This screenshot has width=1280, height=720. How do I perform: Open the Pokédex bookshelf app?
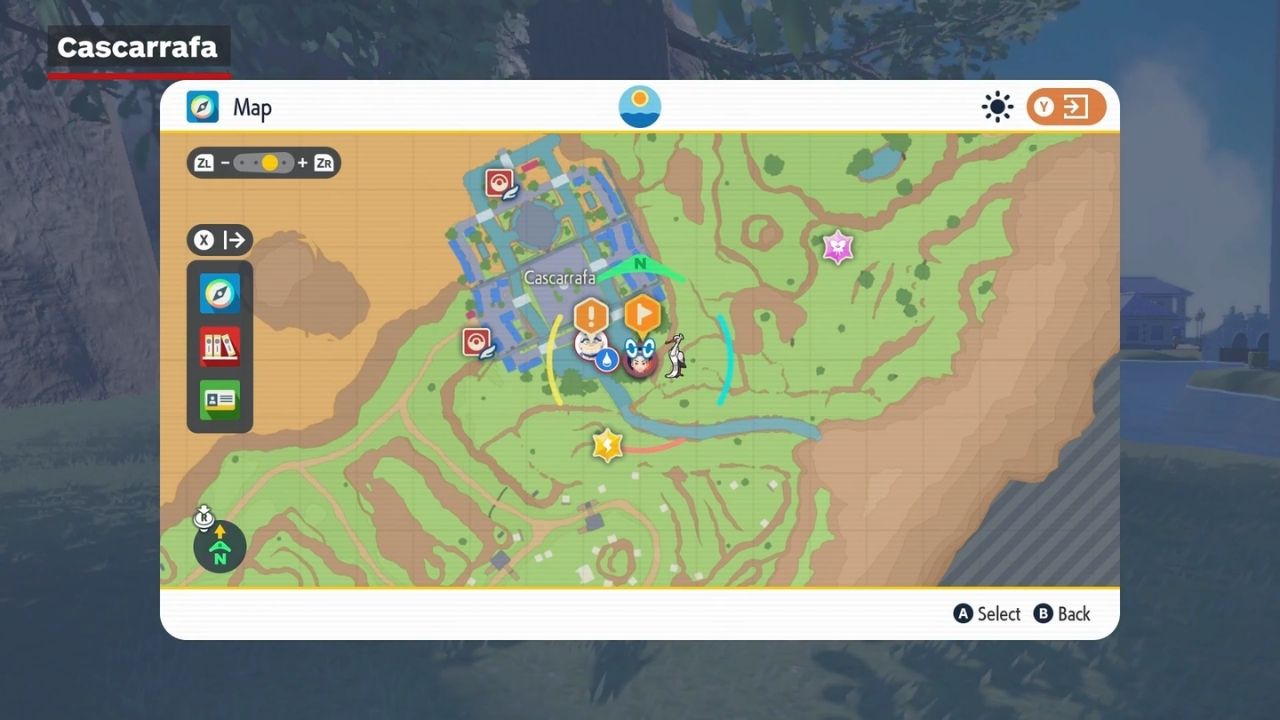pos(220,347)
